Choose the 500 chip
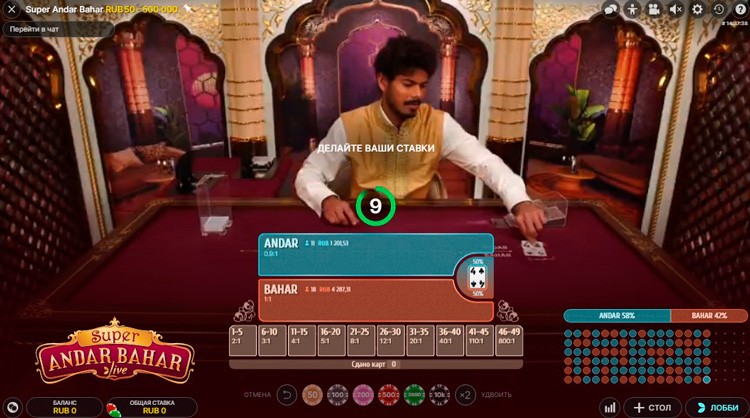Image resolution: width=750 pixels, height=418 pixels. click(387, 395)
